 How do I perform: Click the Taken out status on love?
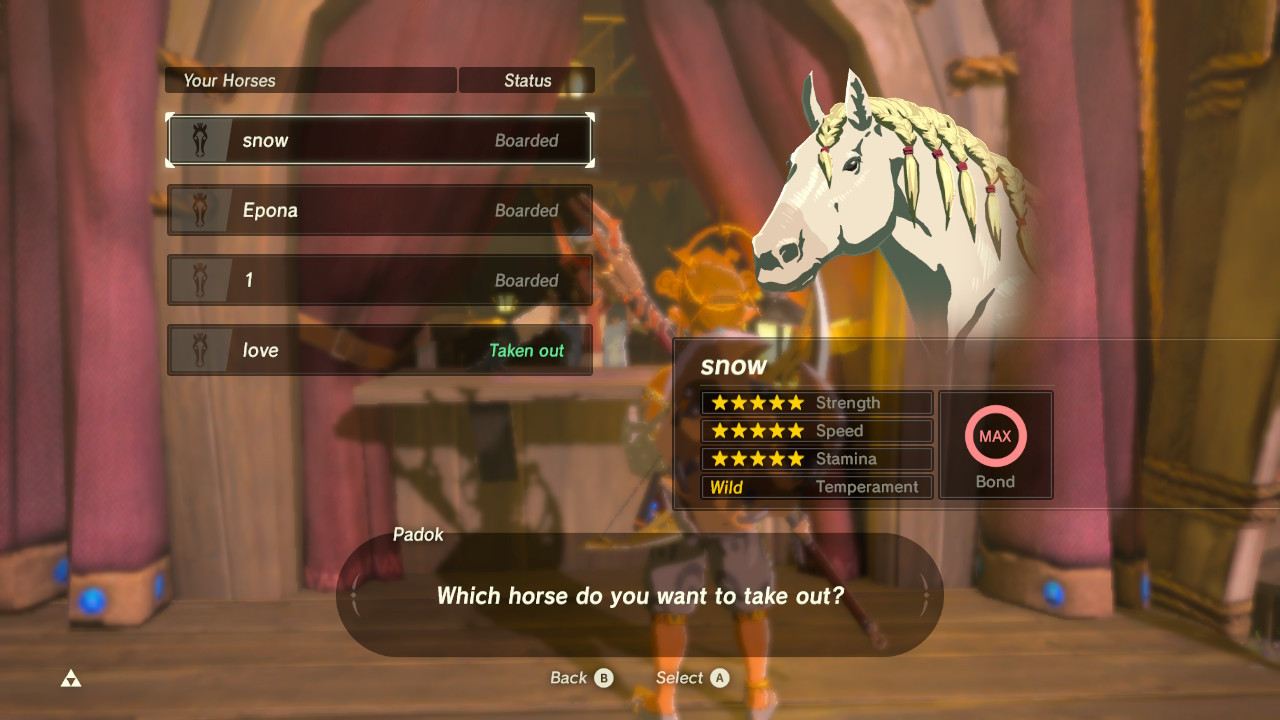pyautogui.click(x=527, y=350)
